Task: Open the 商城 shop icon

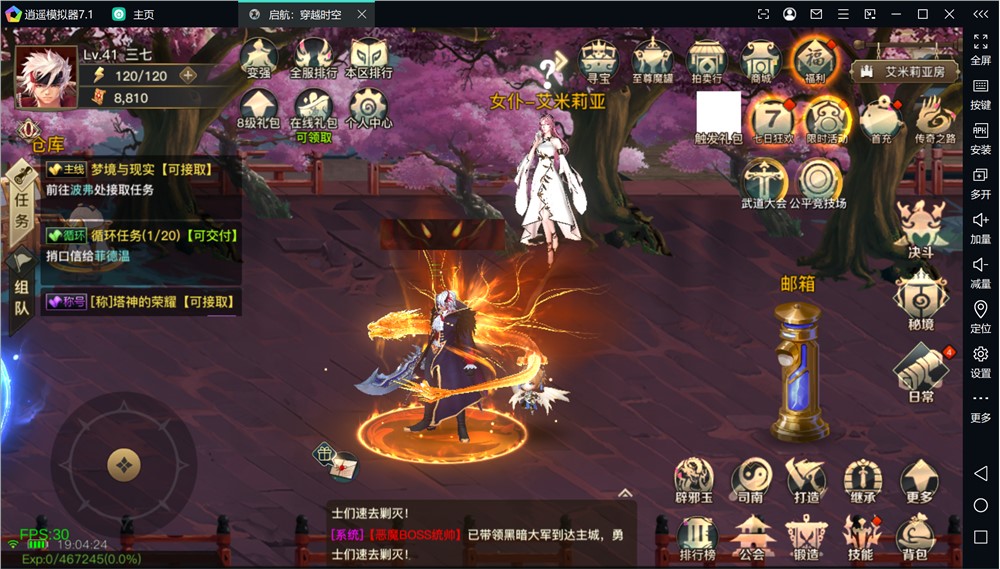Action: pyautogui.click(x=761, y=62)
